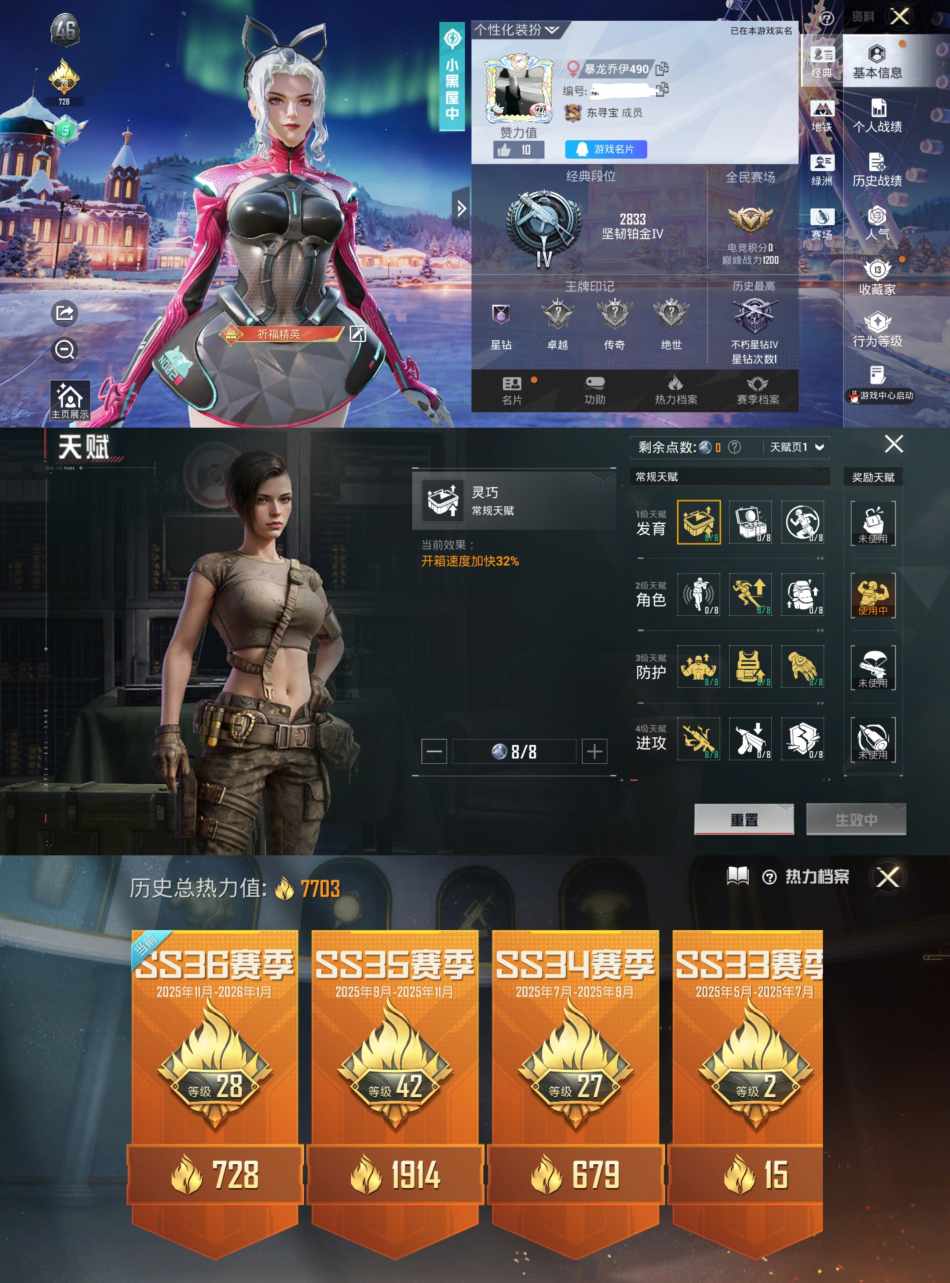Screen dimensions: 950x1283
Task: Select the 收藏家 tab
Action: tap(877, 277)
